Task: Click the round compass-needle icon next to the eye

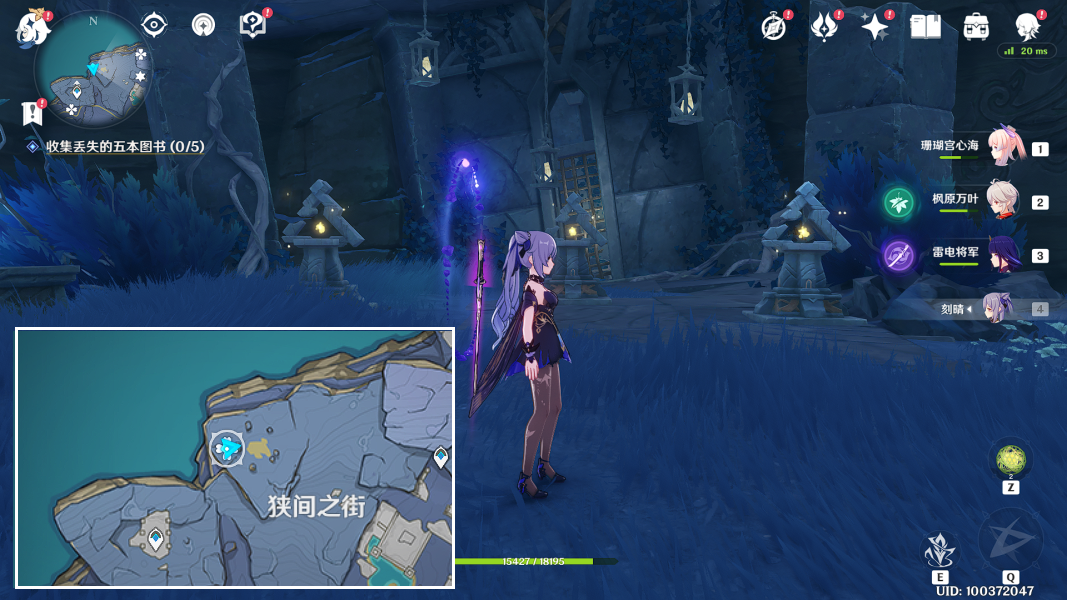Action: click(x=203, y=25)
